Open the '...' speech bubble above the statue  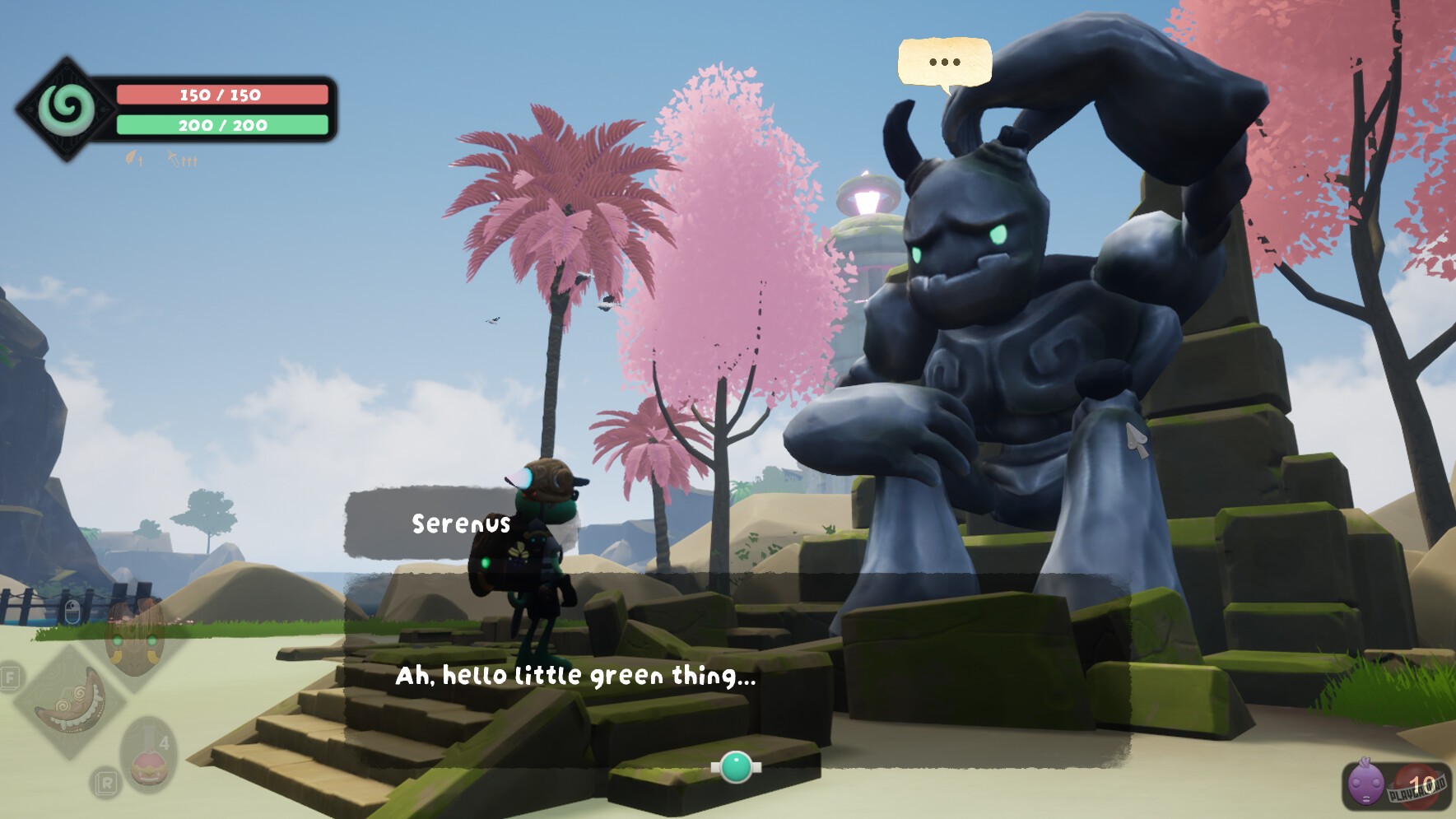click(x=943, y=62)
